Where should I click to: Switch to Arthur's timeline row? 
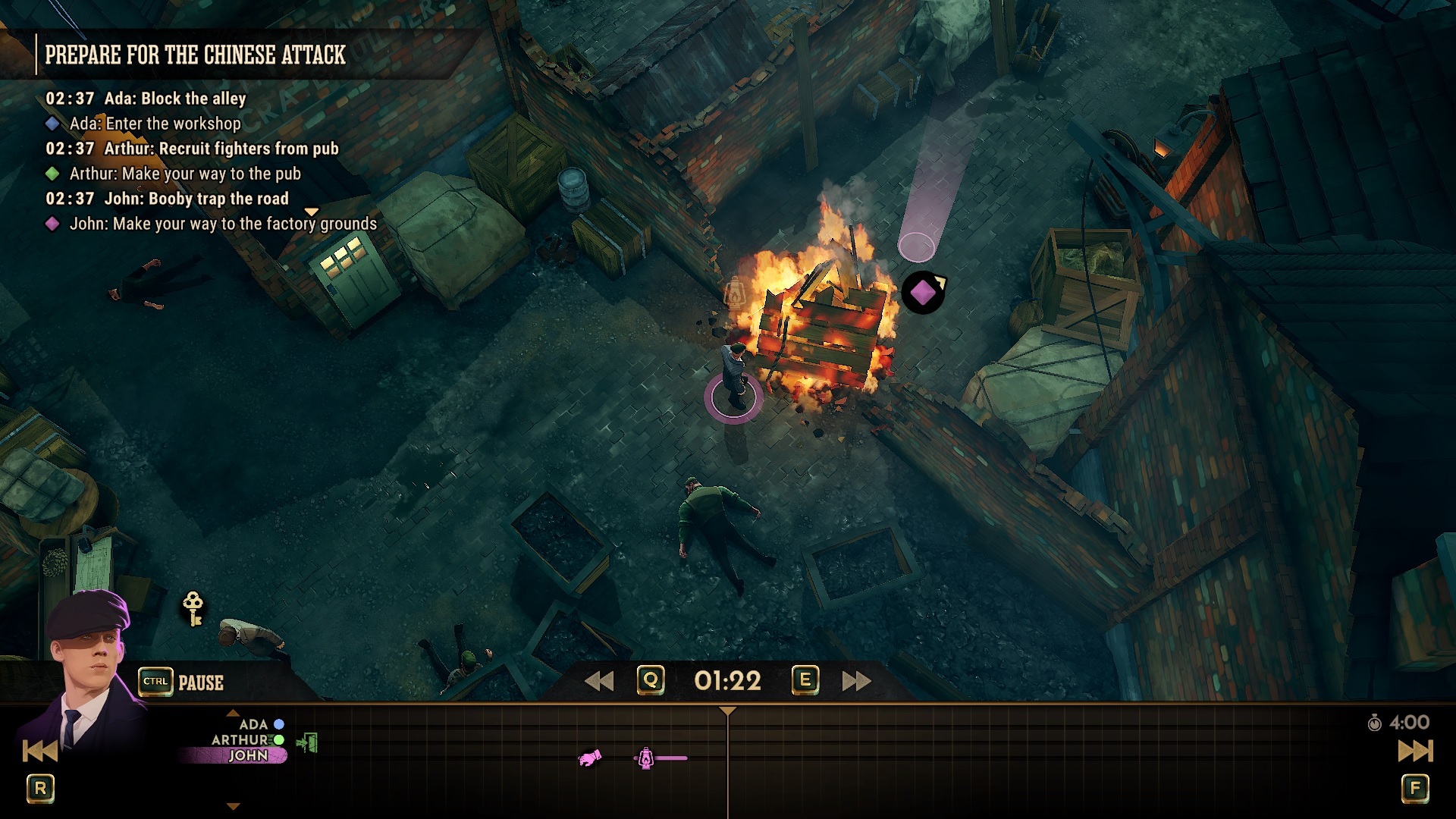tap(241, 739)
